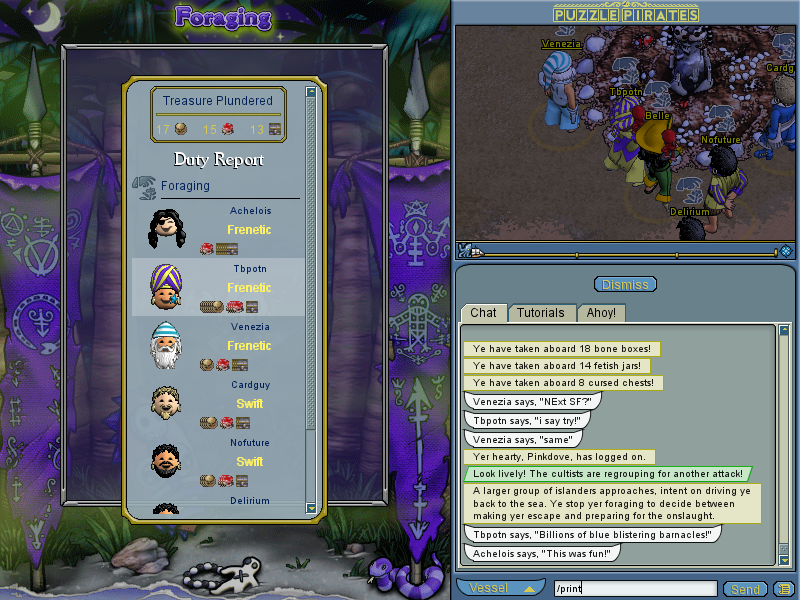
Task: Switch to the Chat tab
Action: (x=483, y=313)
